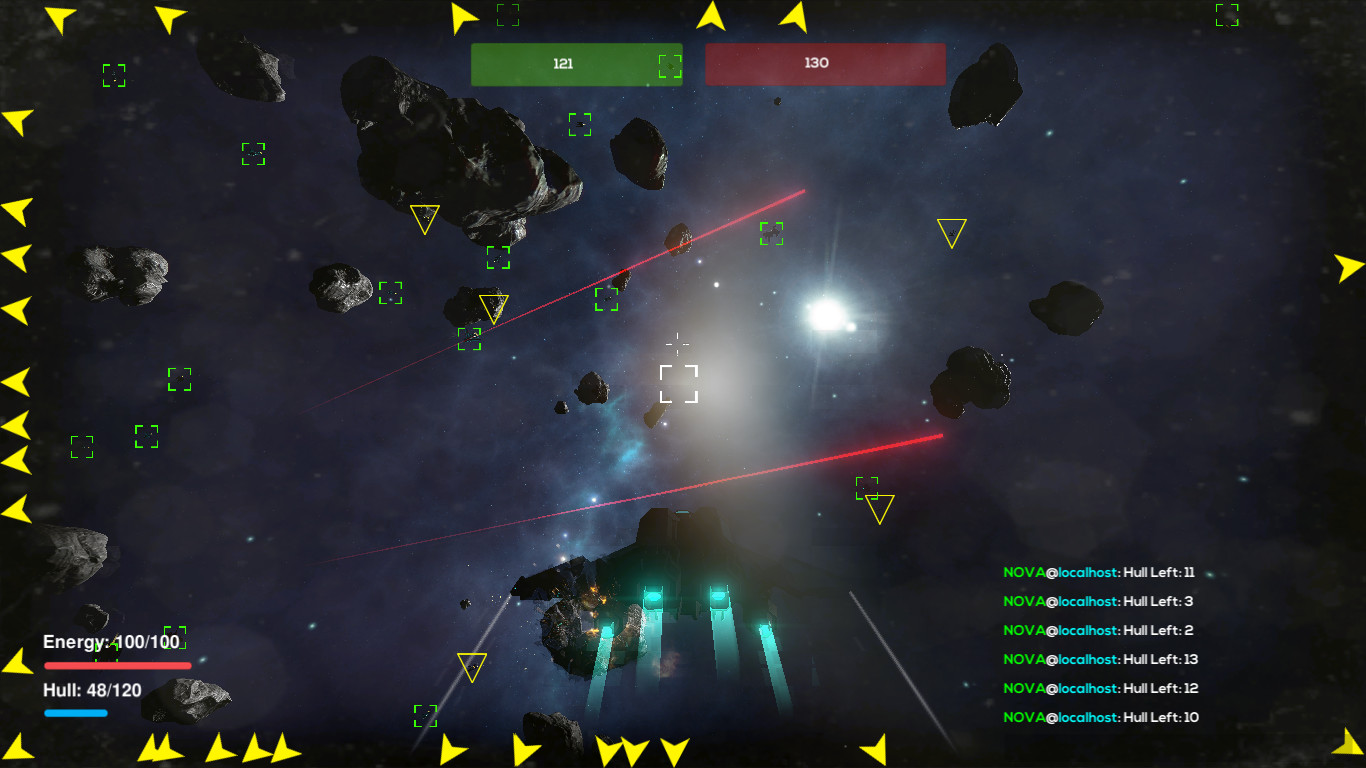Click the yellow triangle marker below the red beam
This screenshot has width=1366, height=768.
coord(878,510)
